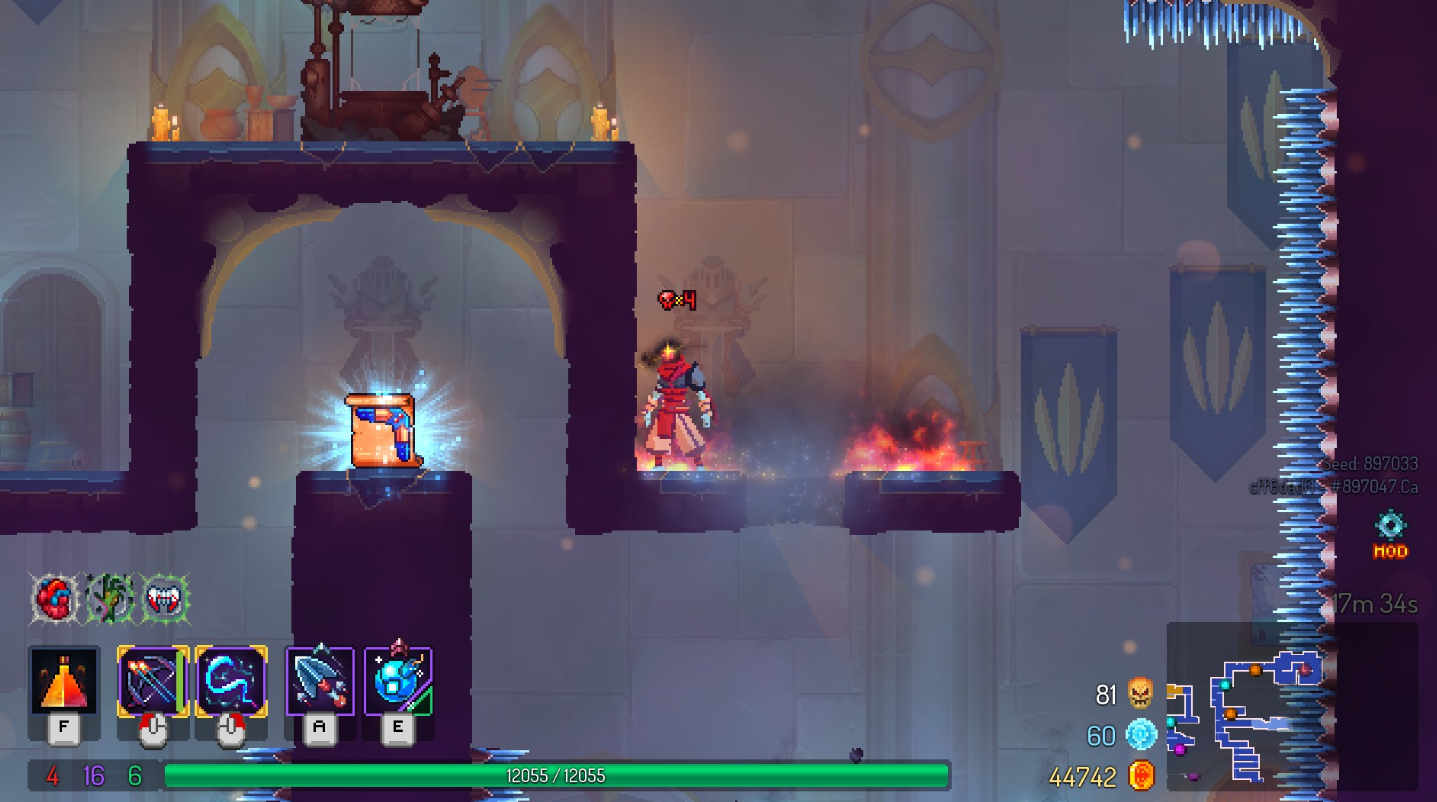1437x802 pixels.
Task: Select the red heart mutation icon
Action: pos(54,599)
